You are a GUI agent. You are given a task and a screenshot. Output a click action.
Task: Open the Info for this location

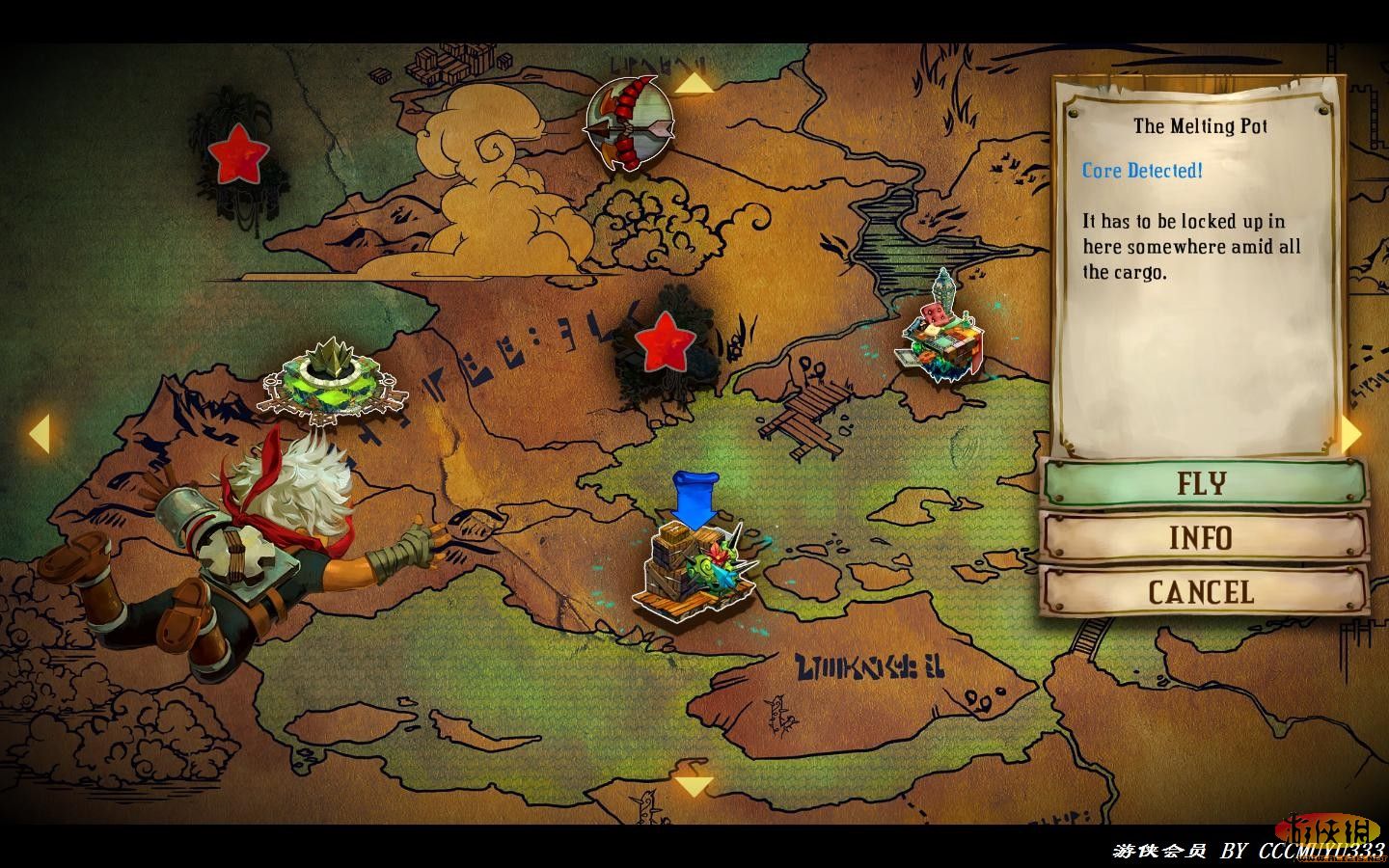[x=1203, y=537]
